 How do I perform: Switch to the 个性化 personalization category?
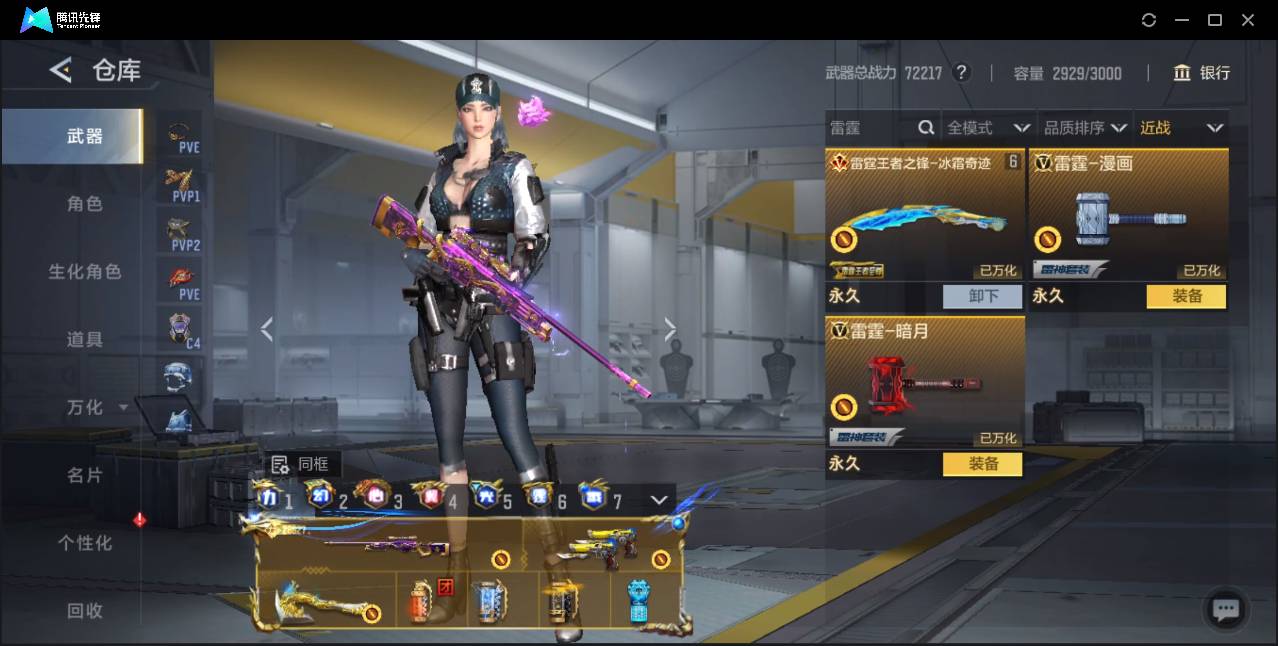click(84, 543)
